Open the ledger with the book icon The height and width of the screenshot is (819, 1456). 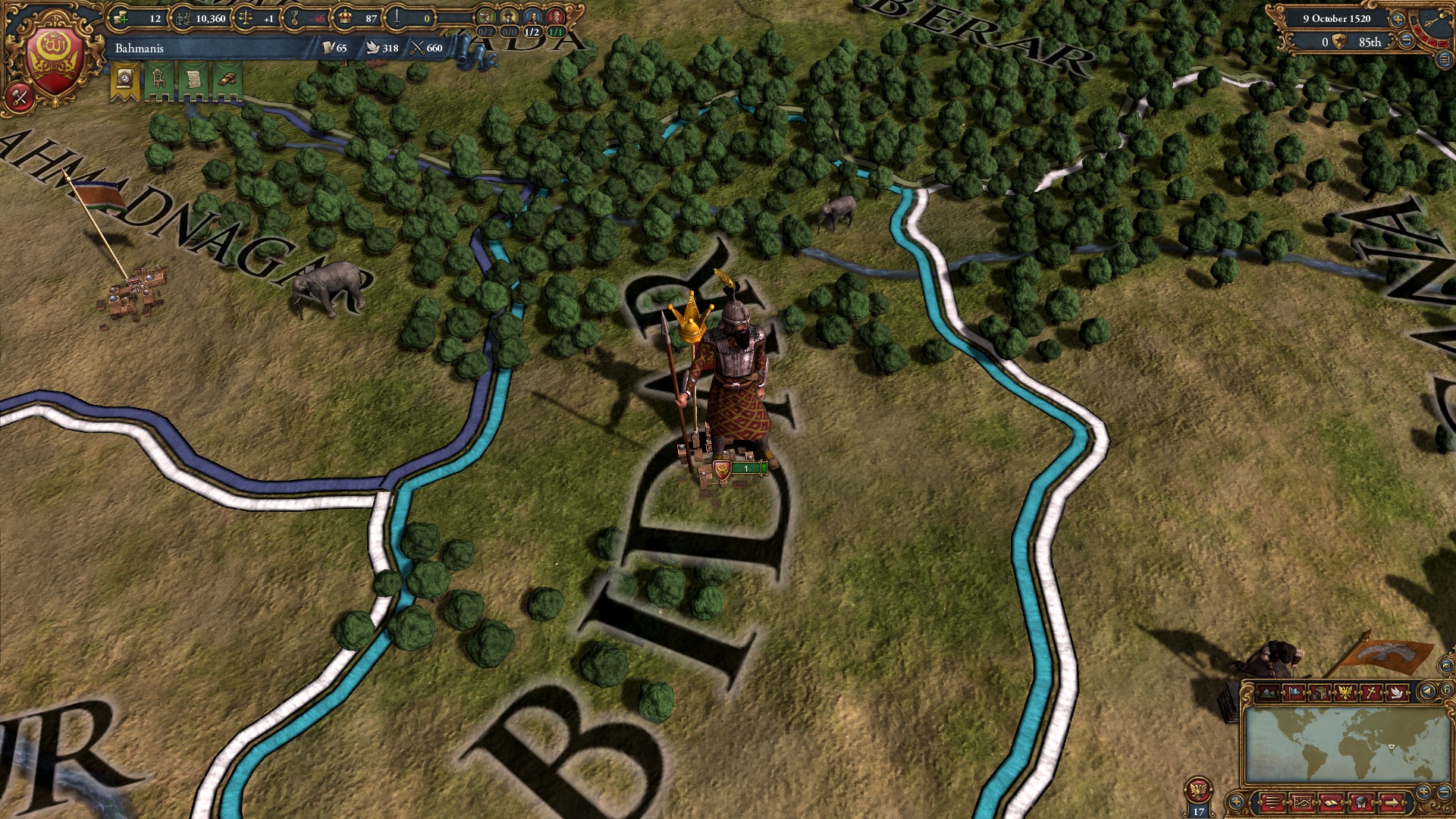pos(1332,802)
